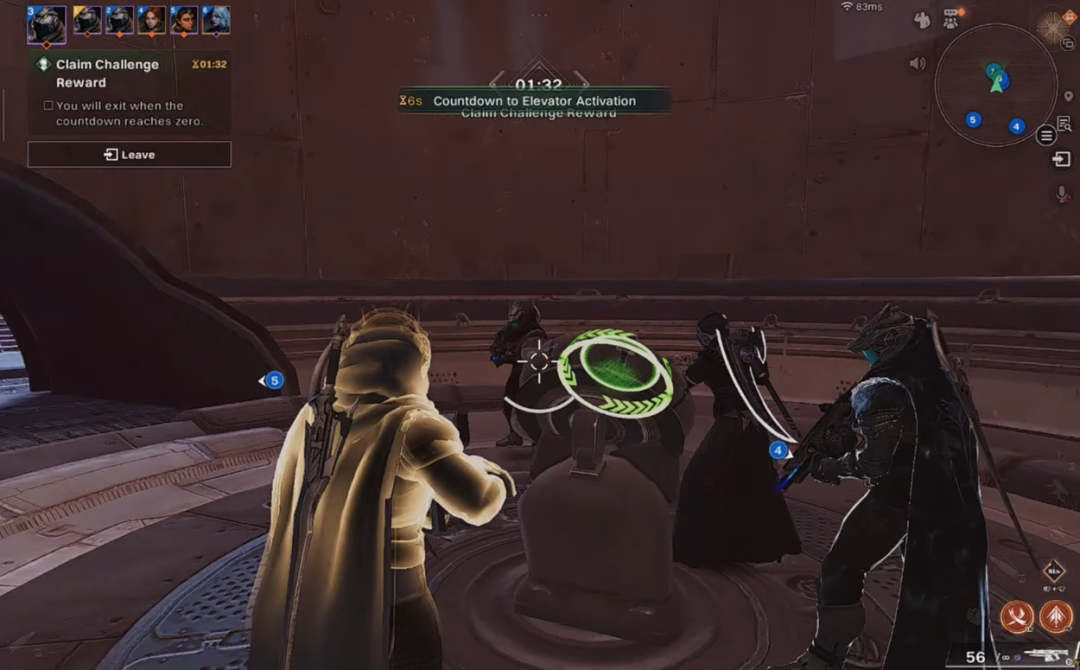The height and width of the screenshot is (670, 1080).
Task: Select the red-haired teammate portrait numbered 4
Action: [x=151, y=20]
